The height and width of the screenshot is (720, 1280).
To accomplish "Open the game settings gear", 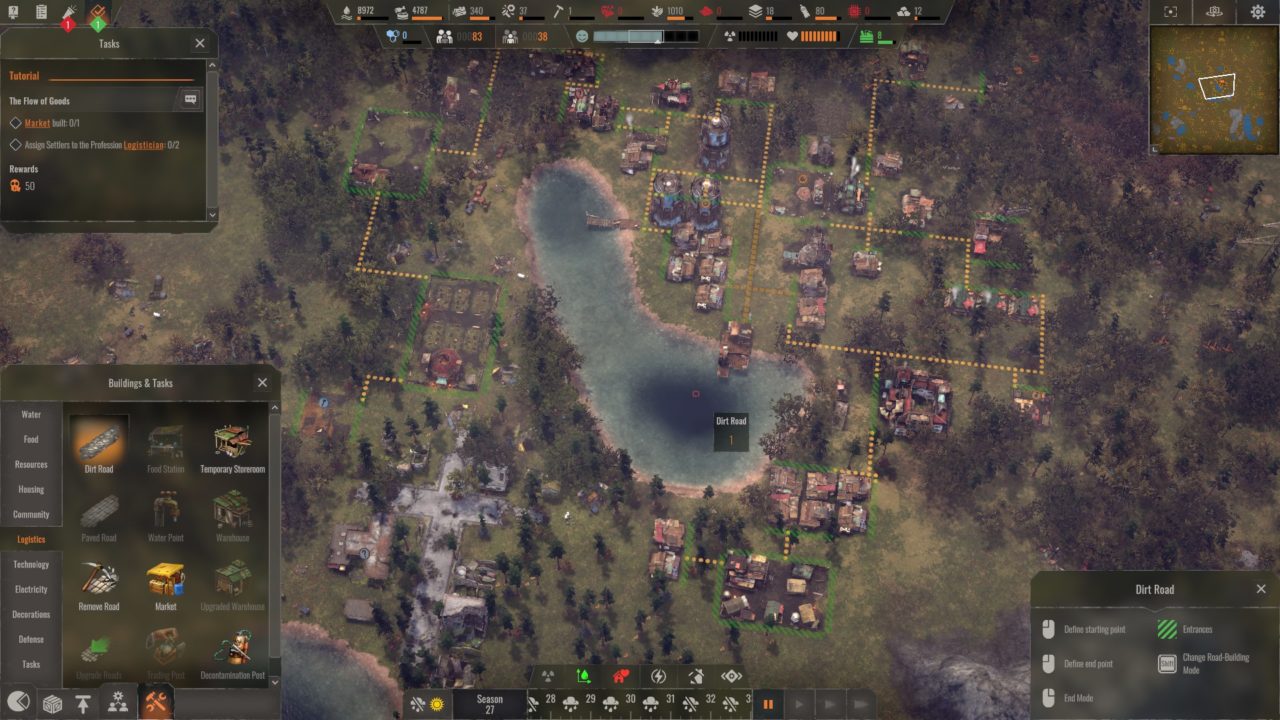I will 1258,12.
